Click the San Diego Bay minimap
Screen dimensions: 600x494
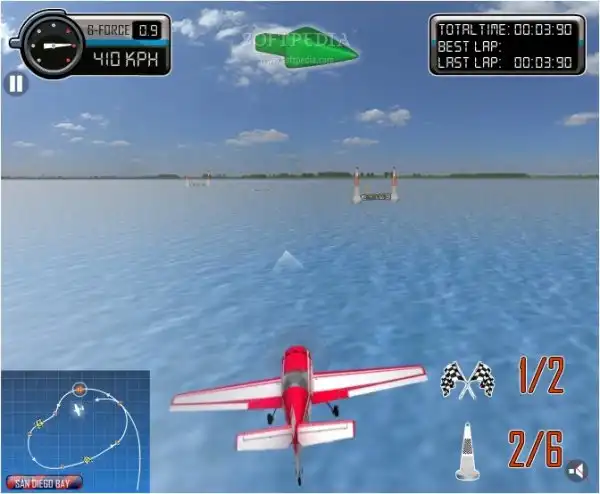coord(75,430)
